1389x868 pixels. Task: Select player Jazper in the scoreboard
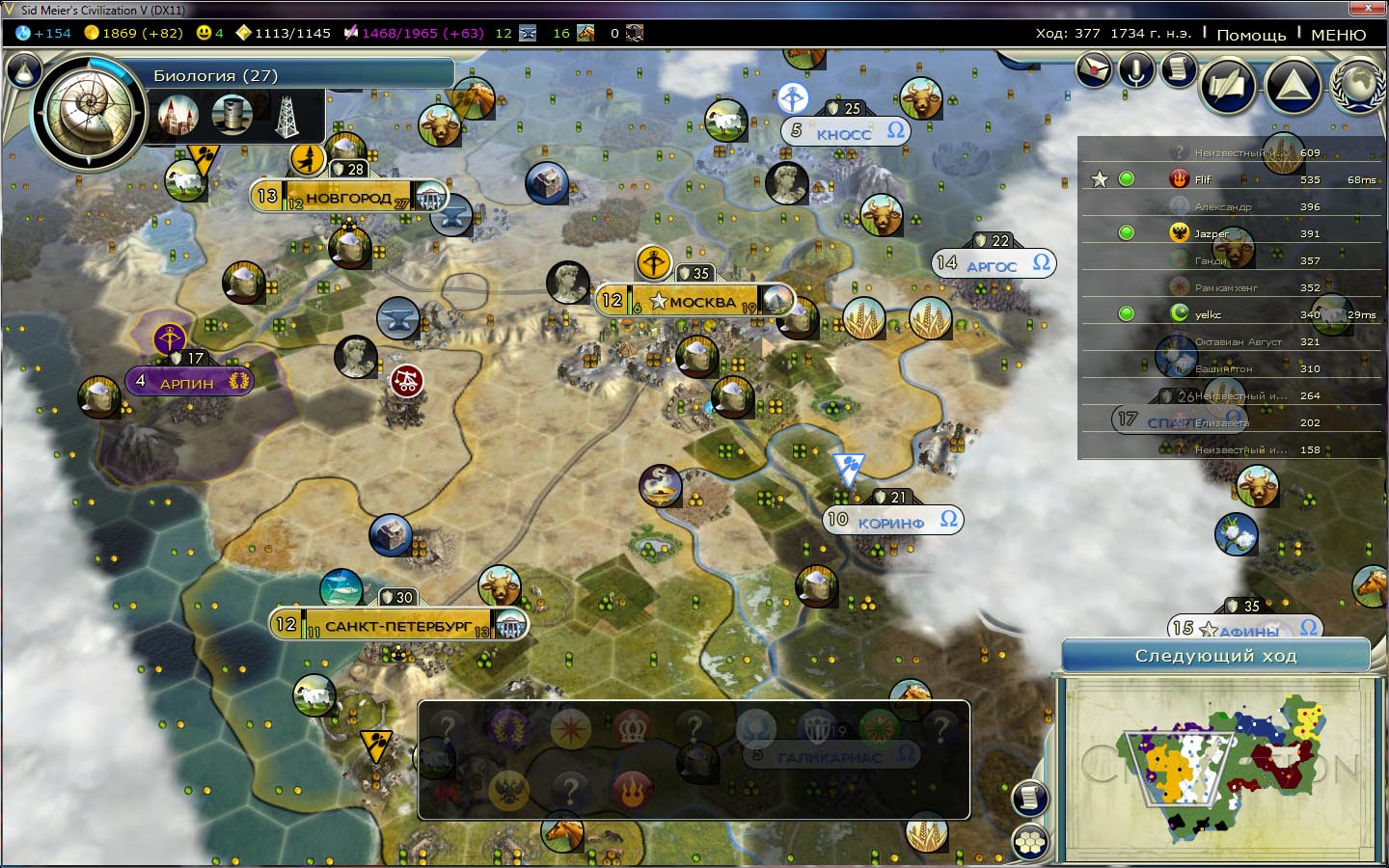[x=1212, y=233]
